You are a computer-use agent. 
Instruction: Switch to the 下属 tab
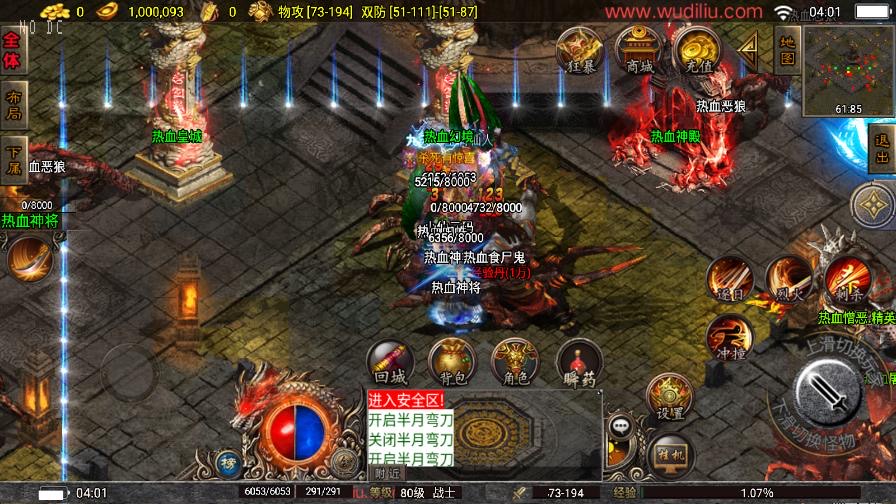coord(12,159)
